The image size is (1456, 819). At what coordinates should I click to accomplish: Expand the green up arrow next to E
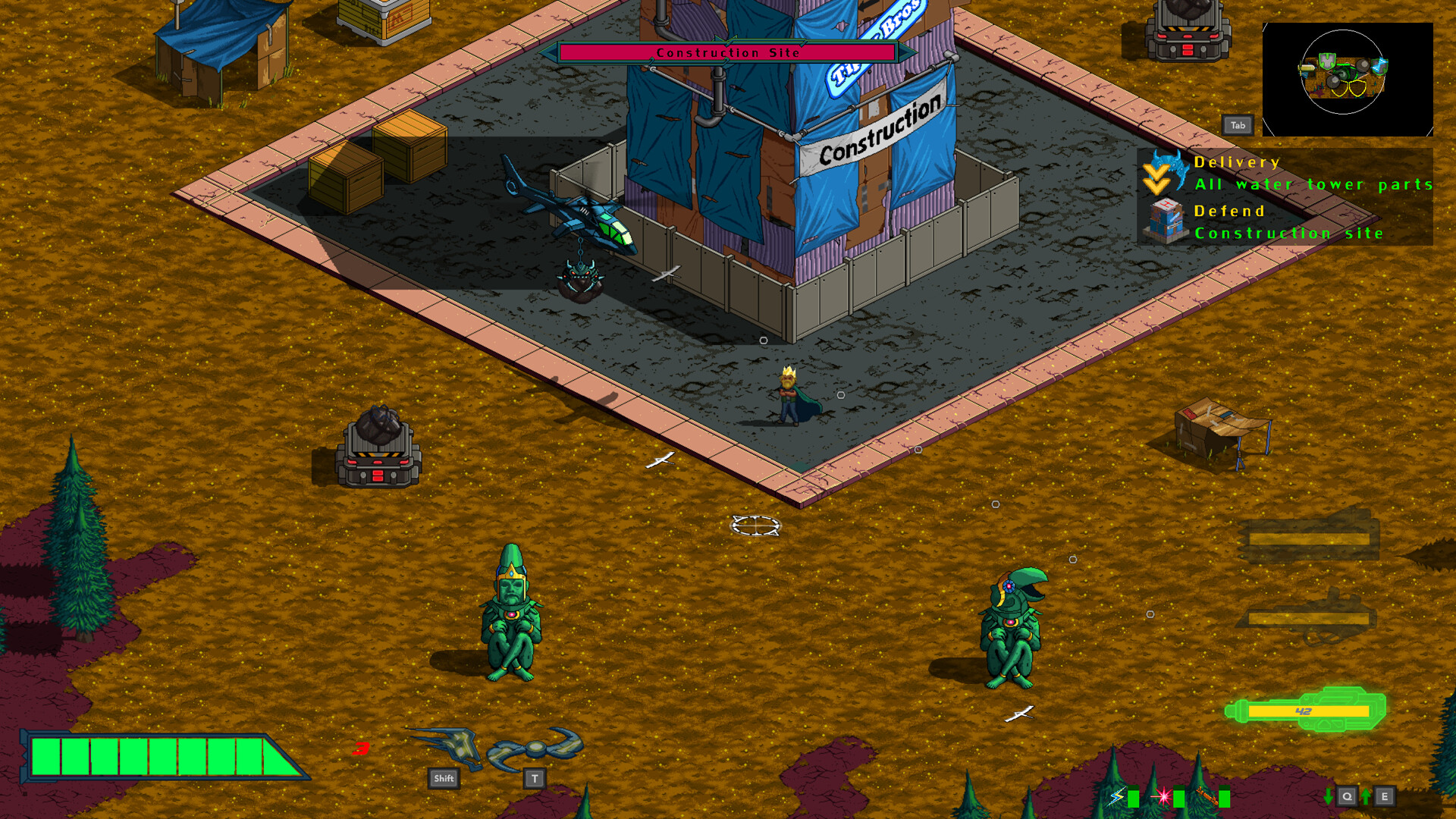1365,797
